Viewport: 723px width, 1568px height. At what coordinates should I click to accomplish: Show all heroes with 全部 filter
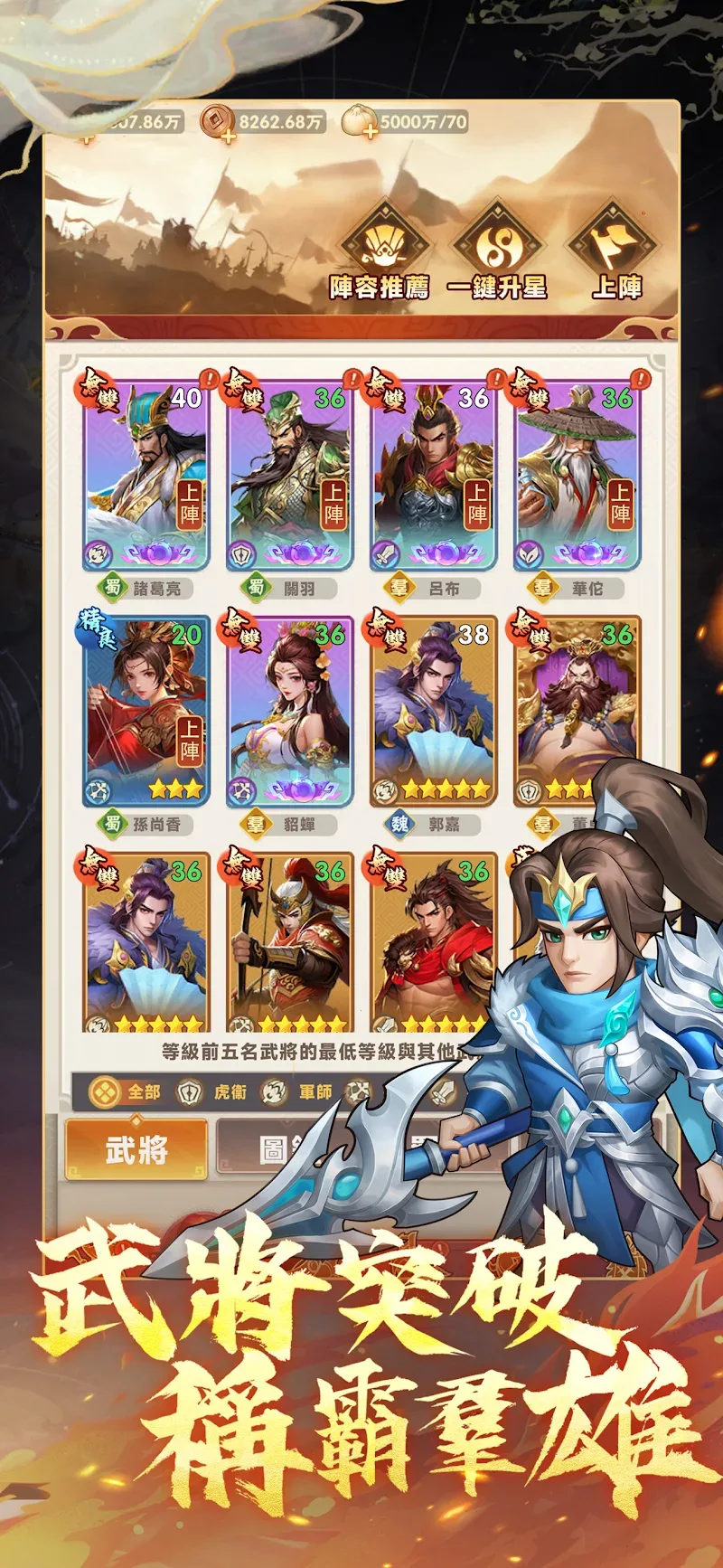pos(127,1092)
